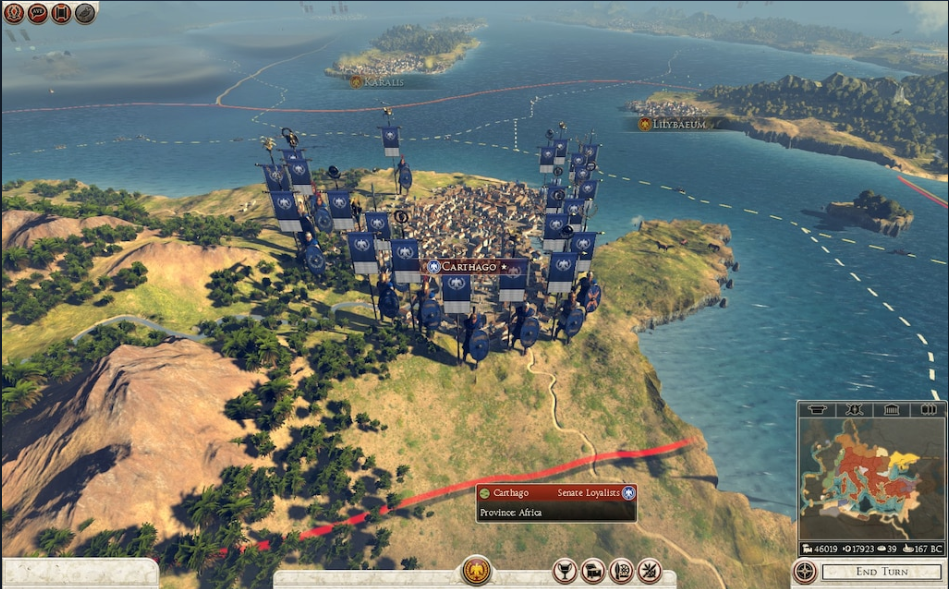Viewport: 949px width, 589px height.
Task: Click the chalice icon in bottom bar
Action: point(565,571)
